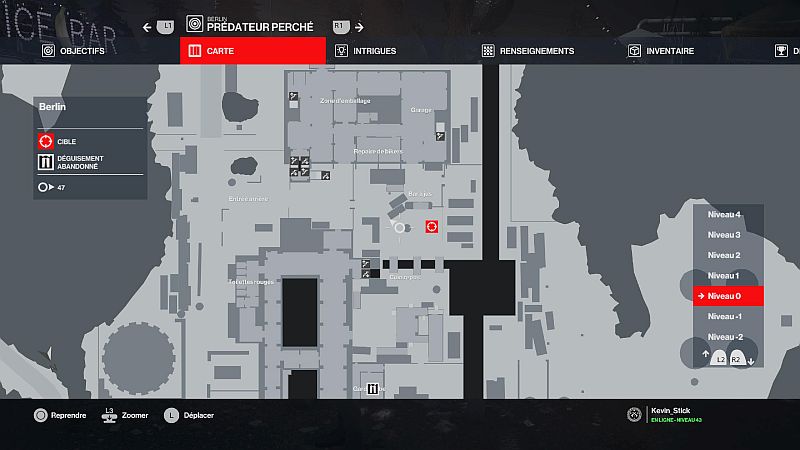
Task: Select the abandoned disguise map marker
Action: click(x=372, y=389)
